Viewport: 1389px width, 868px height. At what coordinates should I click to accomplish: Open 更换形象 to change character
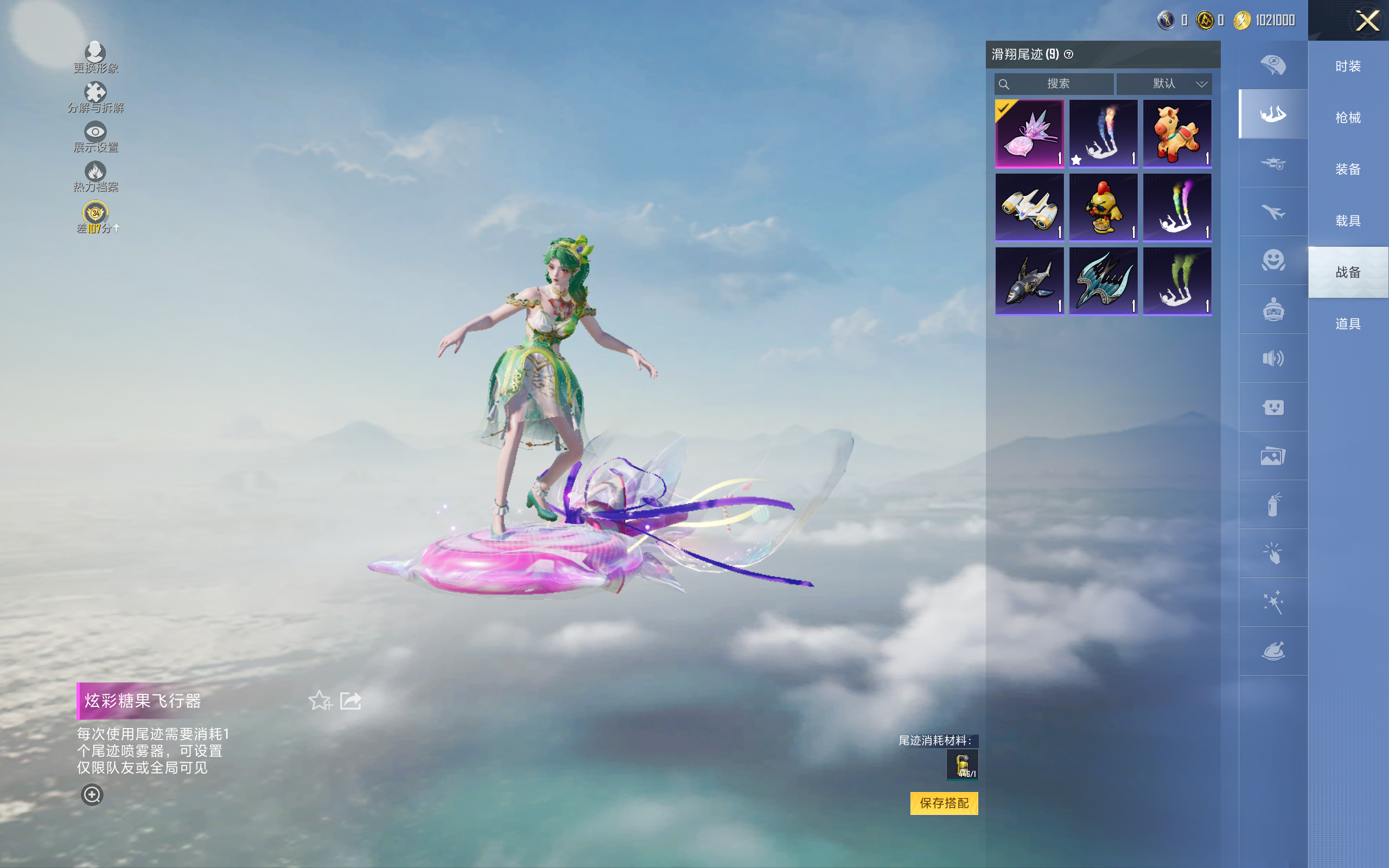[95, 56]
